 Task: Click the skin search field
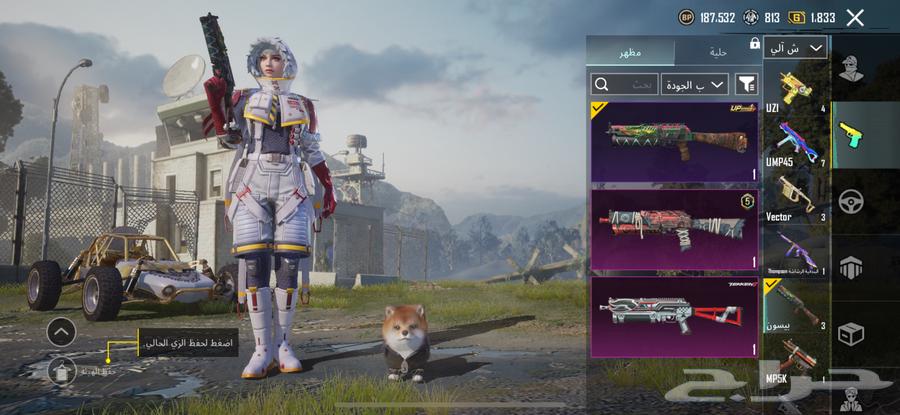tap(625, 84)
